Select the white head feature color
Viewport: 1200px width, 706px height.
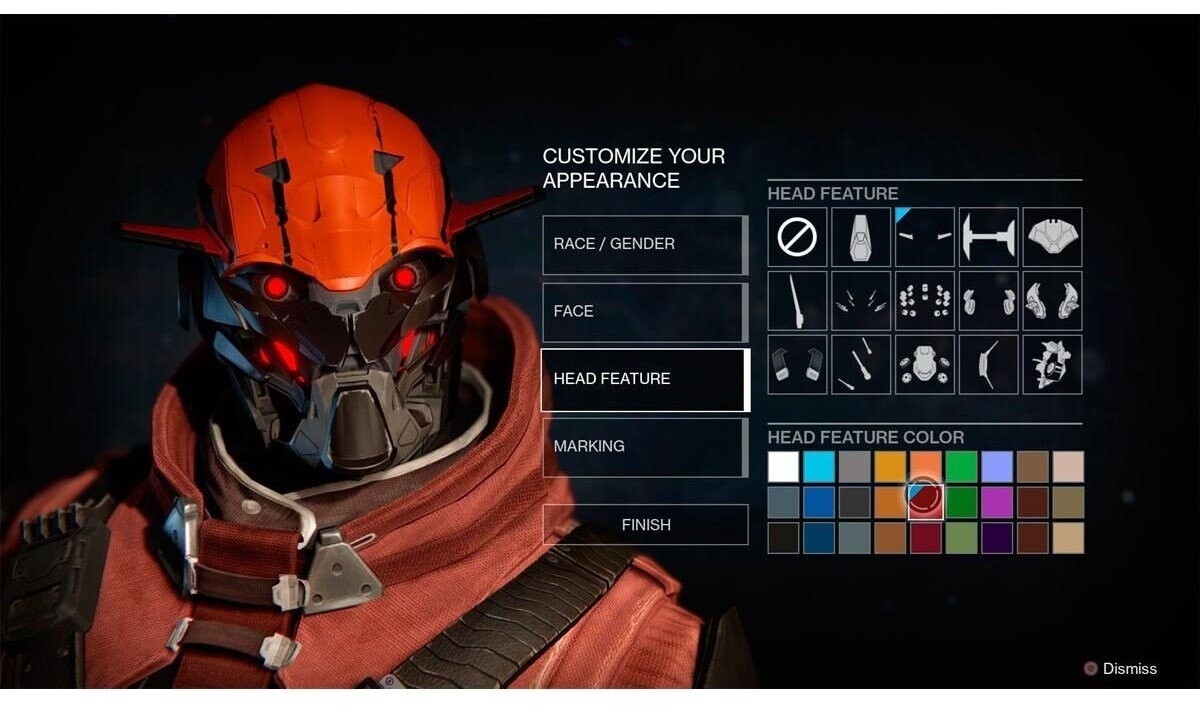(784, 467)
